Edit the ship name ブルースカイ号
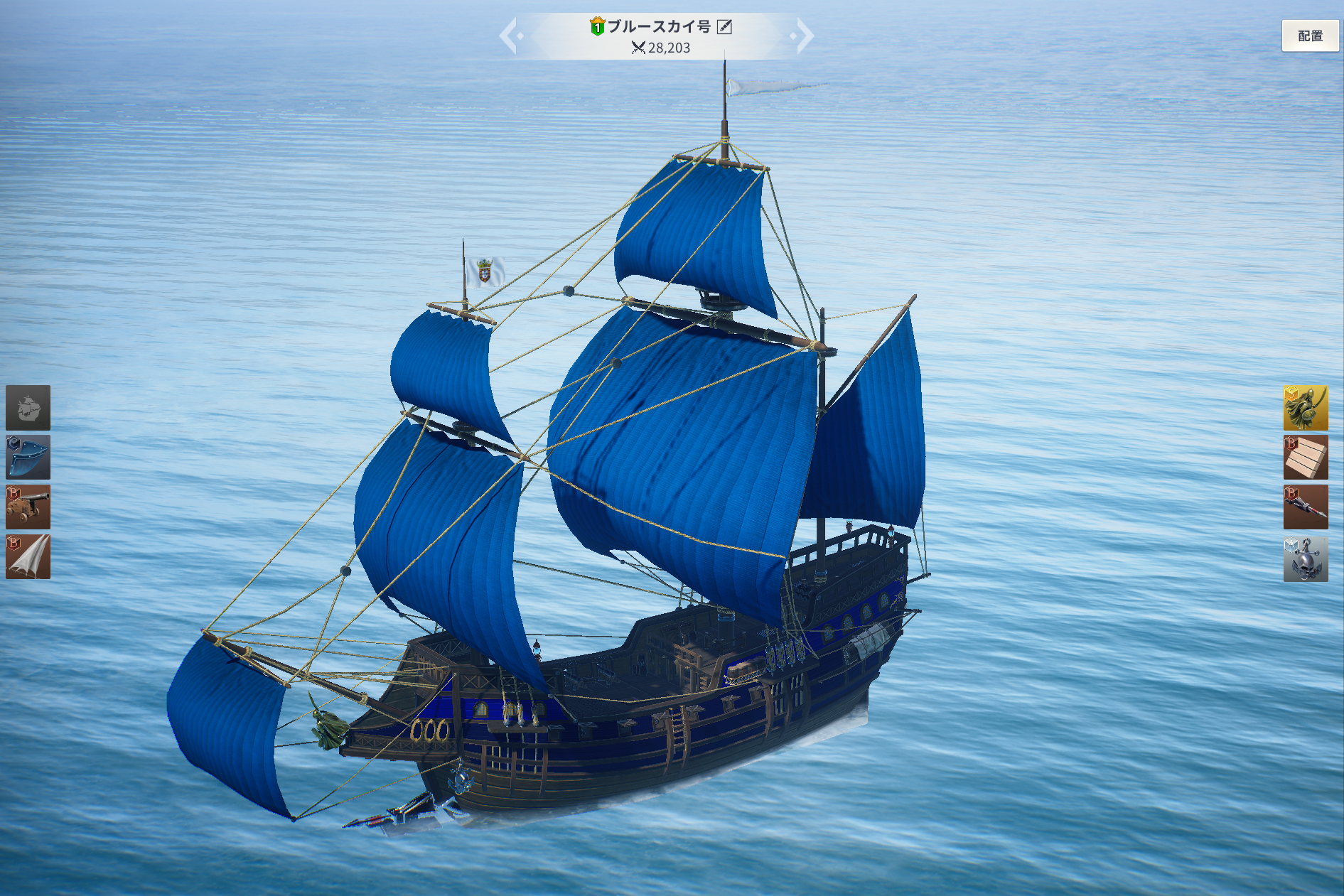This screenshot has width=1344, height=896. tap(724, 27)
